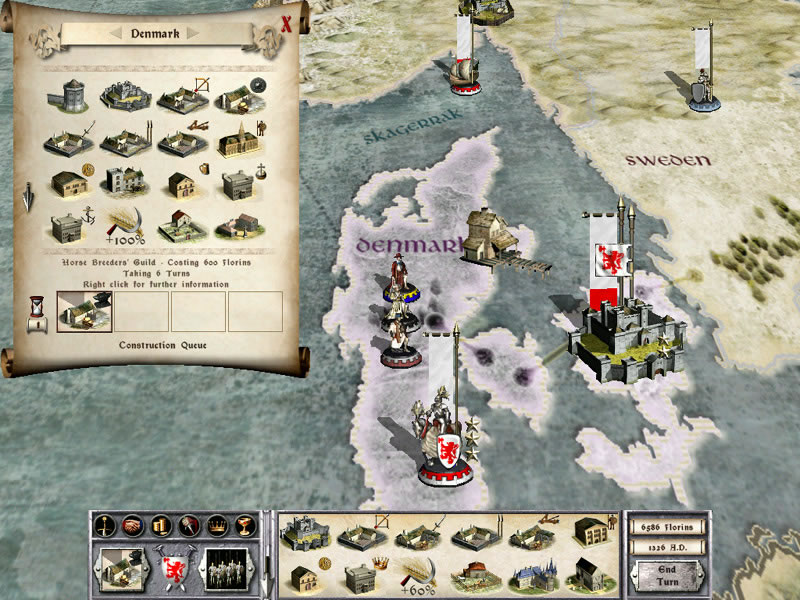This screenshot has height=600, width=800.
Task: Open the handshake diplomacy button
Action: [x=131, y=525]
